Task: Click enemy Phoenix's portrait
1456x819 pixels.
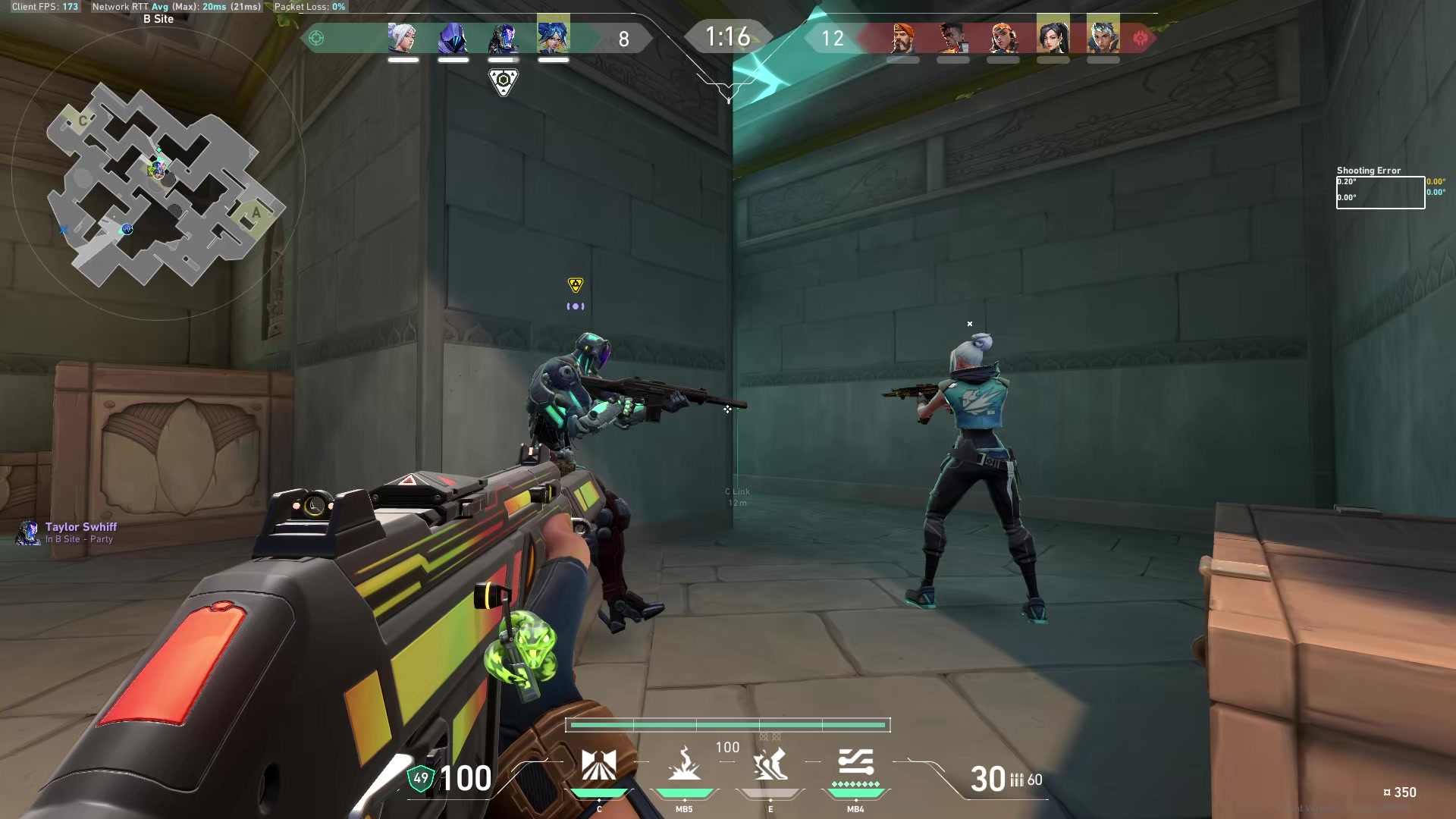Action: (x=952, y=36)
